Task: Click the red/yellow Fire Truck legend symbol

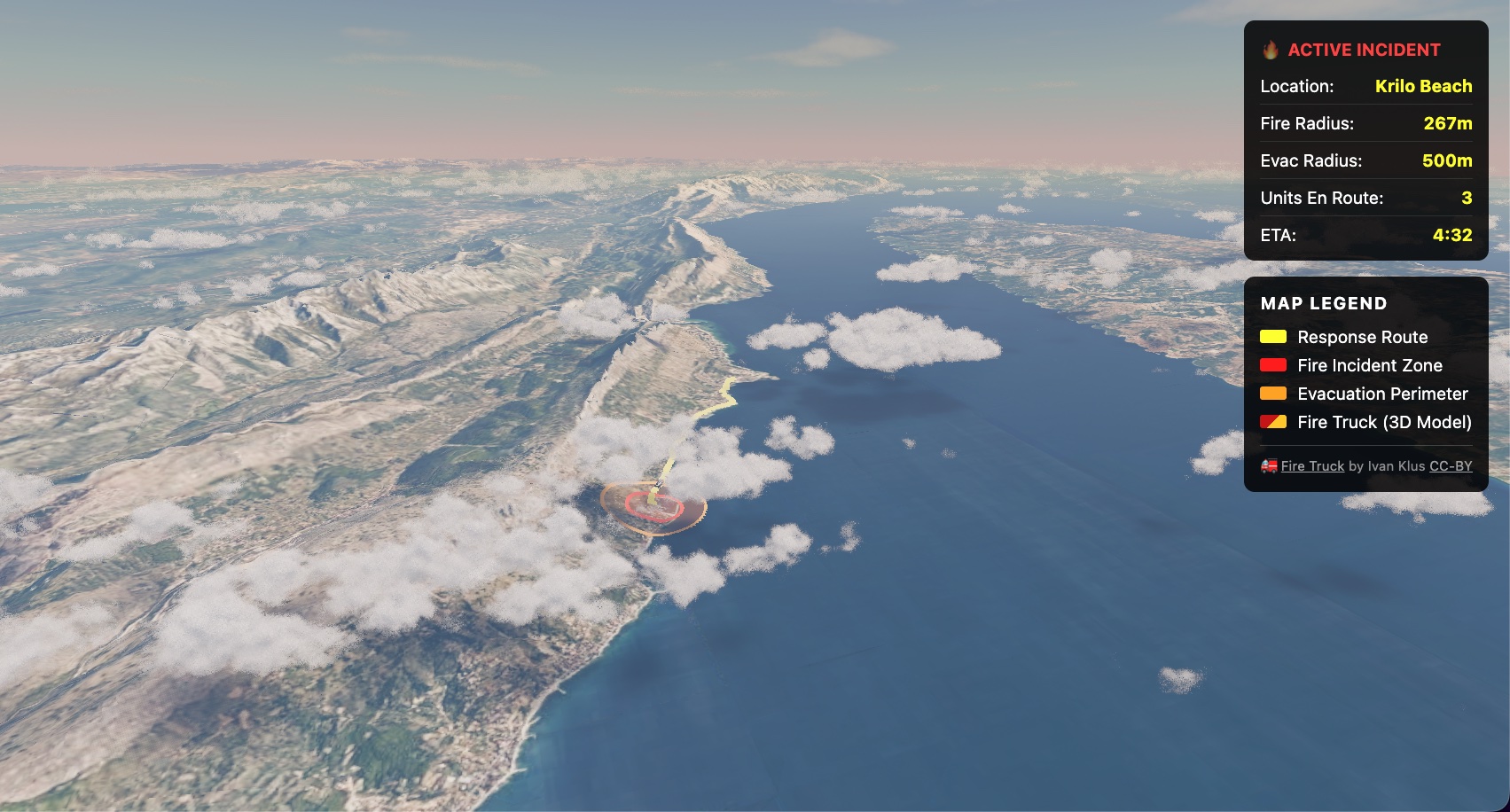Action: [x=1273, y=422]
